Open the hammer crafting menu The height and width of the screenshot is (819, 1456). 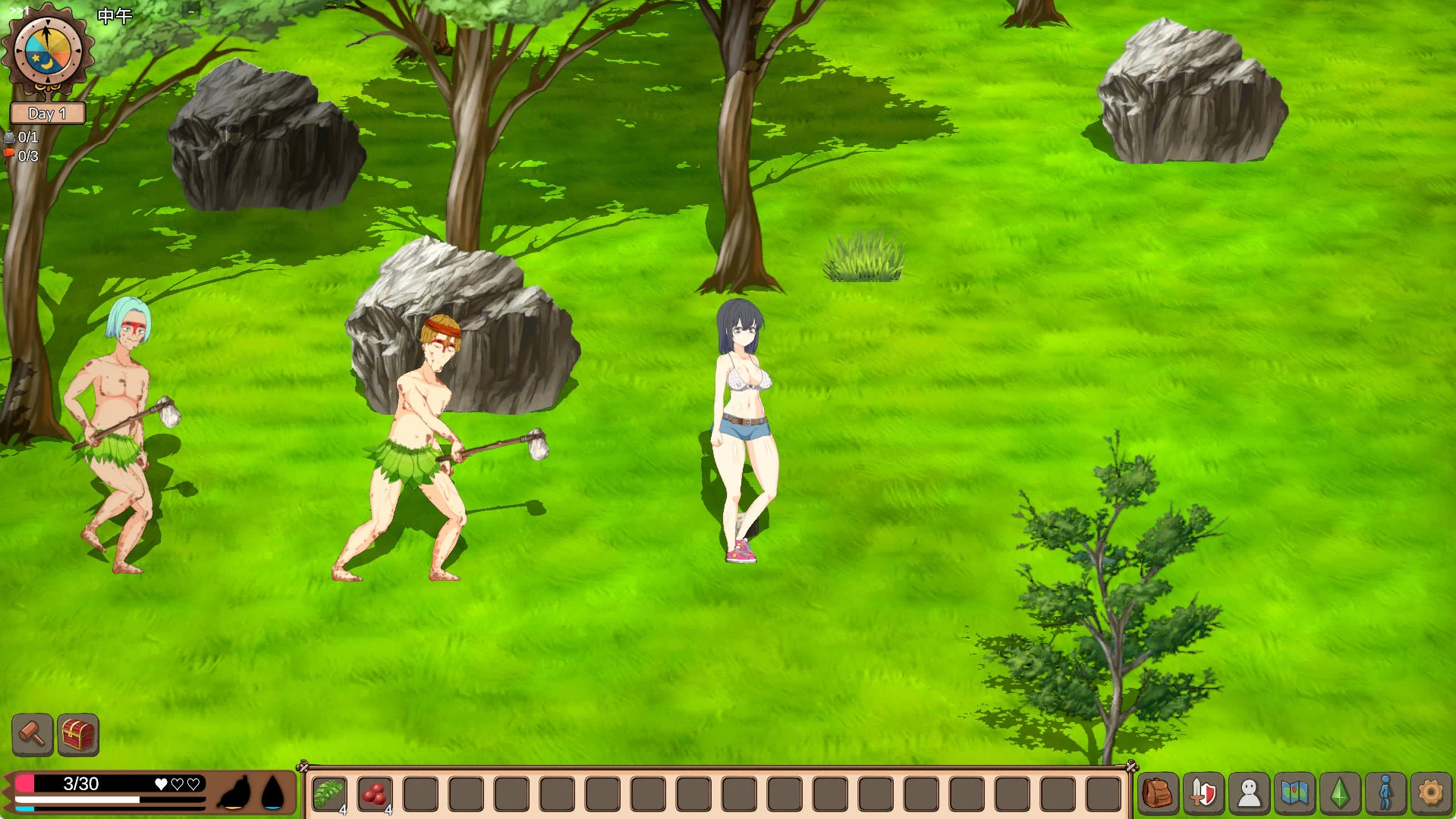33,734
